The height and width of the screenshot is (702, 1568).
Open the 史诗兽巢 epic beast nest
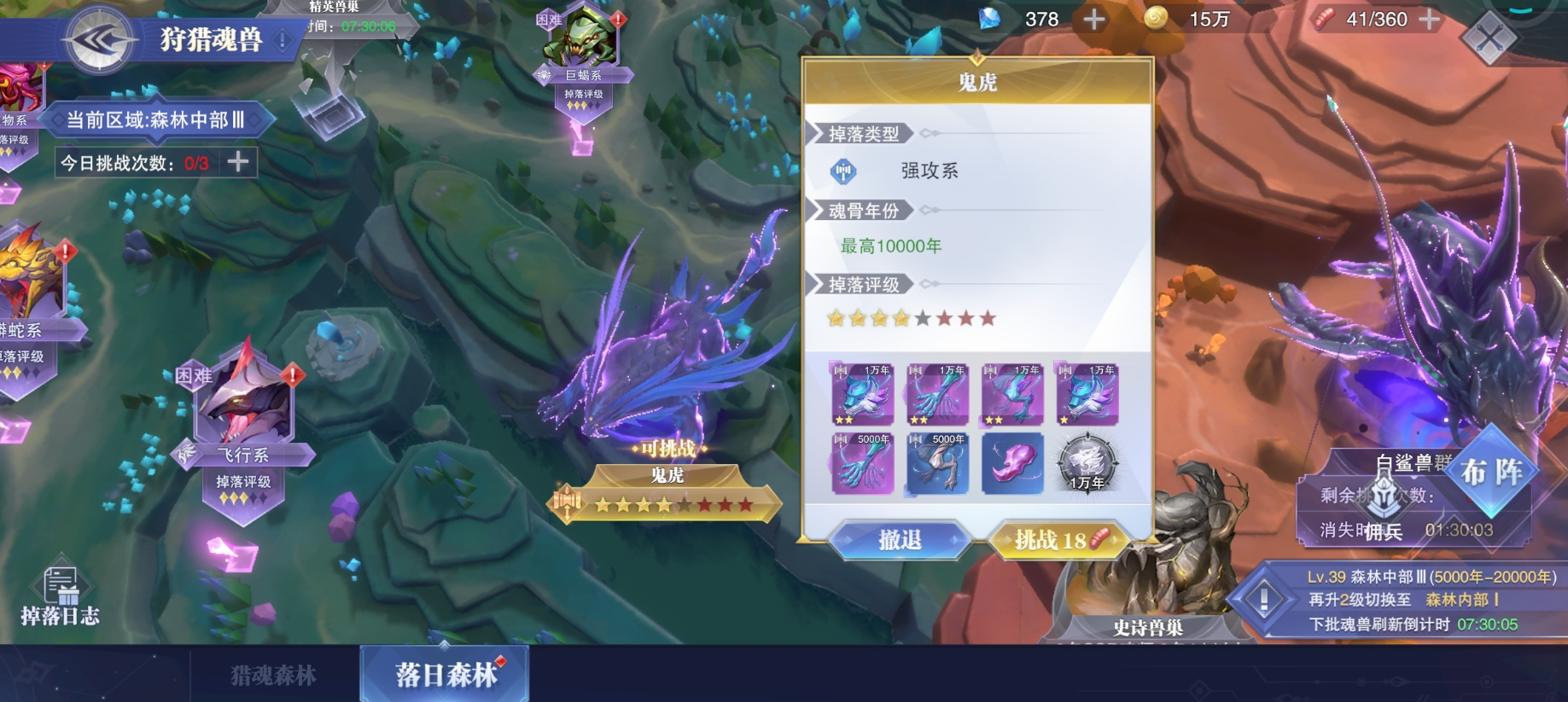click(1147, 597)
